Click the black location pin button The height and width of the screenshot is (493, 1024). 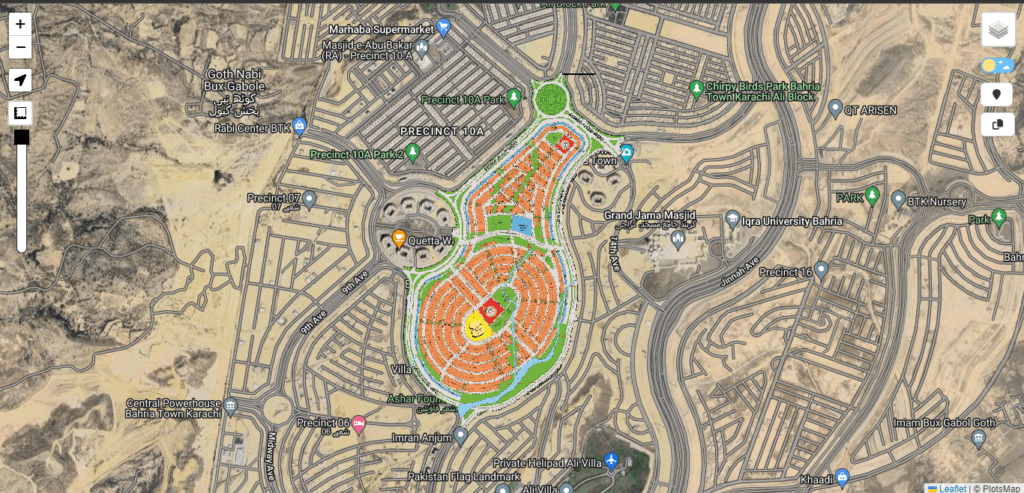(997, 95)
